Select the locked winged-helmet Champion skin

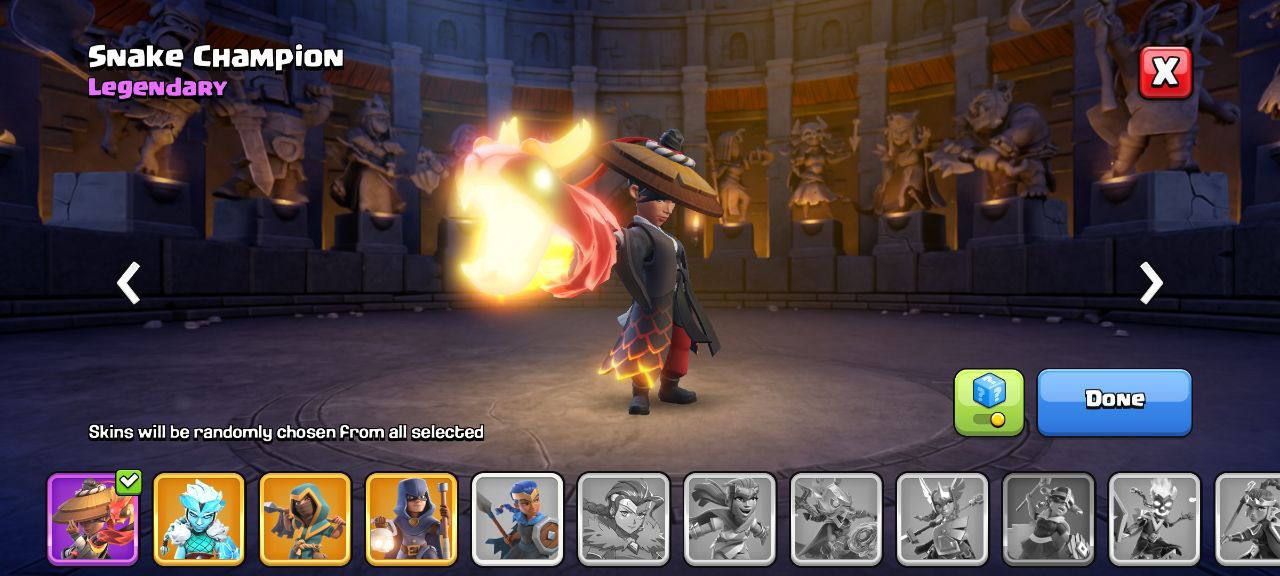pos(942,519)
